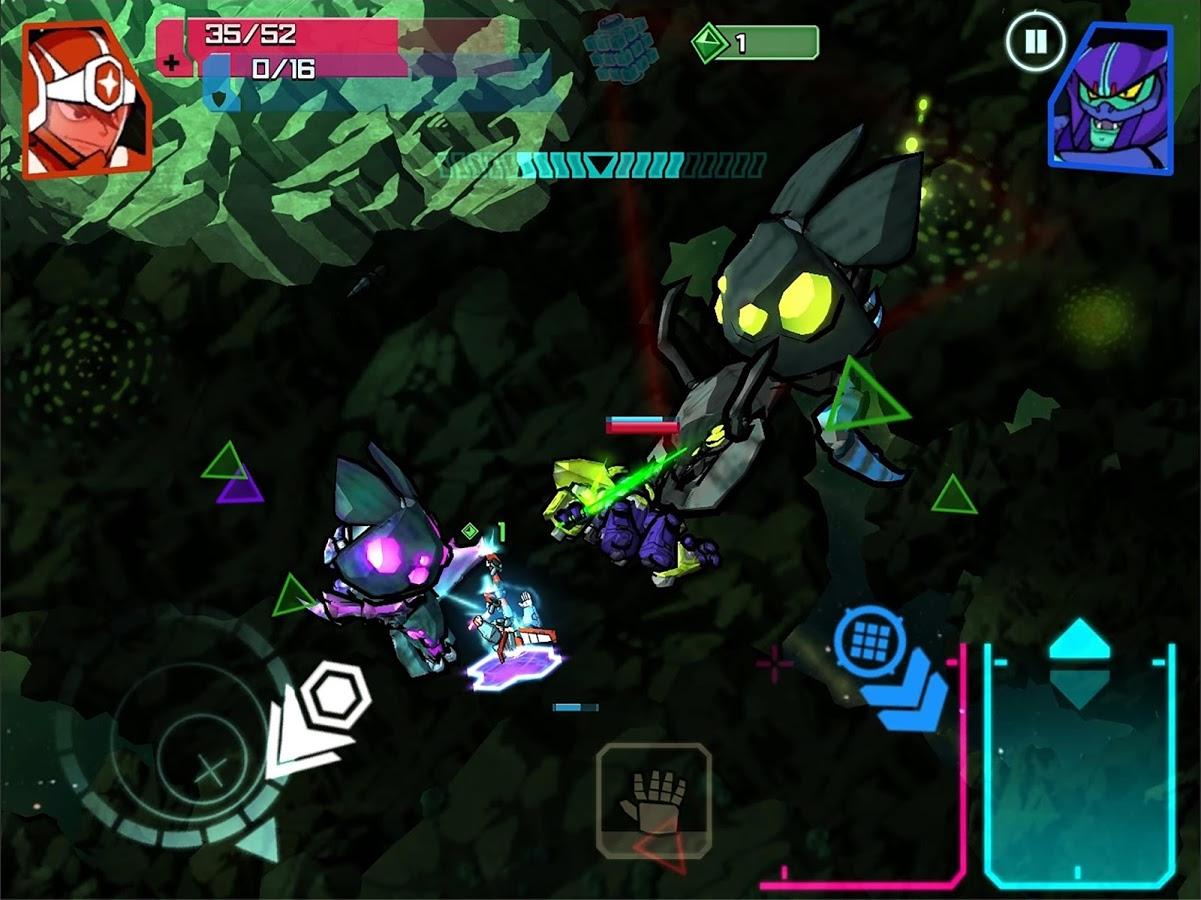Touch the virtual movement joystick center
This screenshot has width=1201, height=900.
click(209, 769)
